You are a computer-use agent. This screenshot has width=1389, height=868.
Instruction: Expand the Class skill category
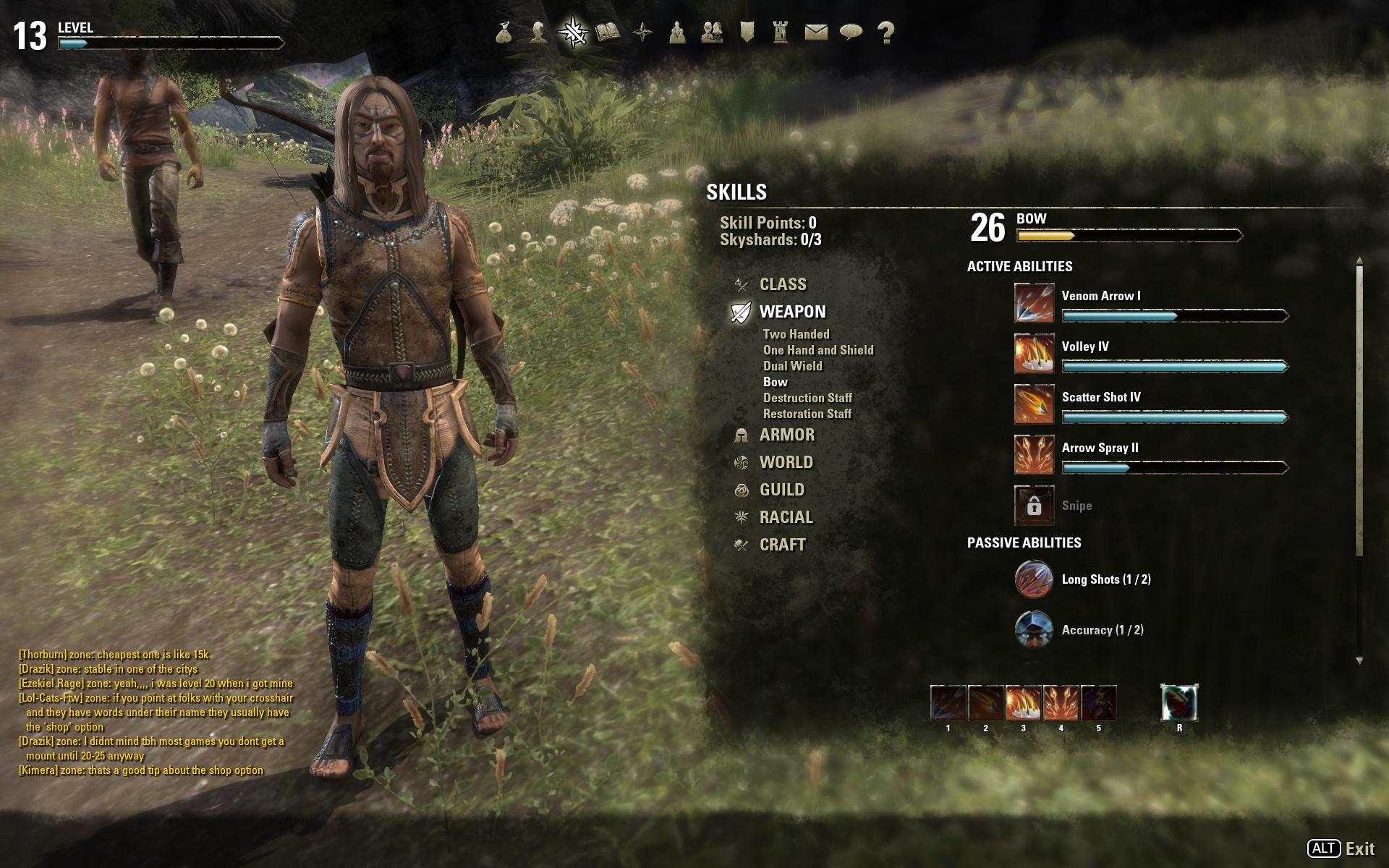(782, 284)
